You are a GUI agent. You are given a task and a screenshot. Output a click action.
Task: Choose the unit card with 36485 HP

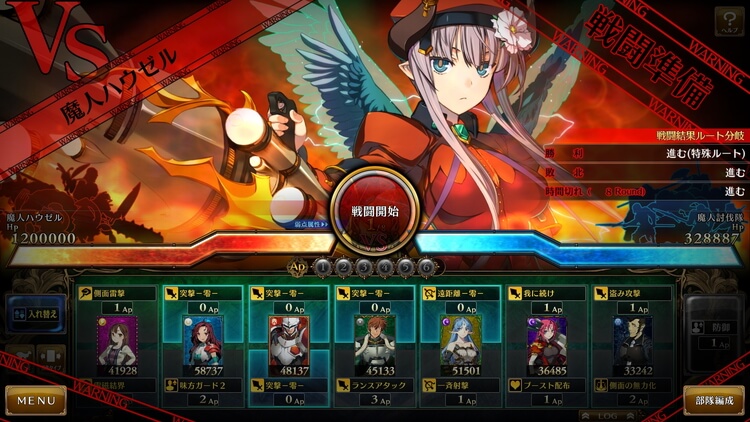coord(546,346)
